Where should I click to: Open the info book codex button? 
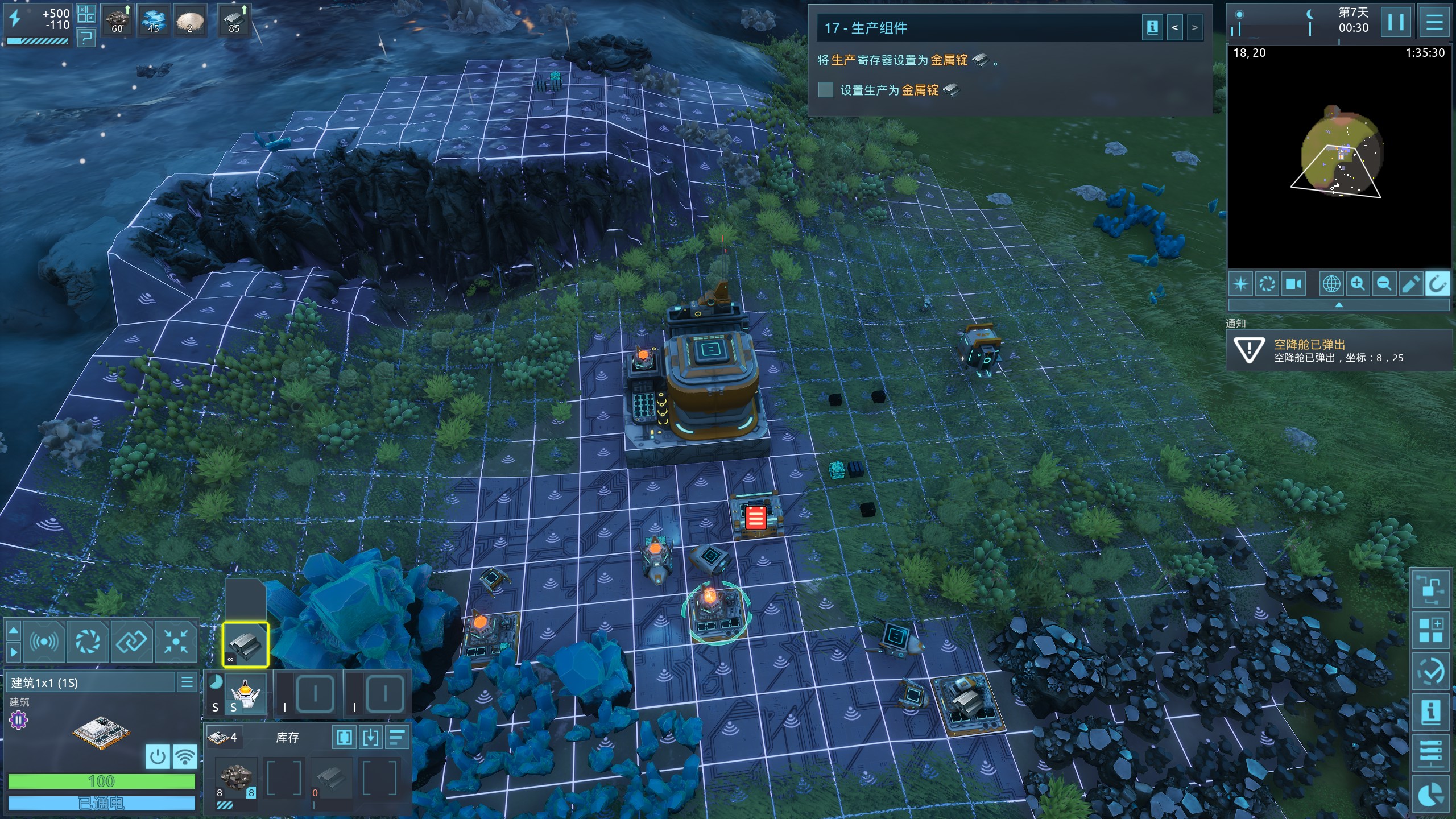coord(1431,712)
